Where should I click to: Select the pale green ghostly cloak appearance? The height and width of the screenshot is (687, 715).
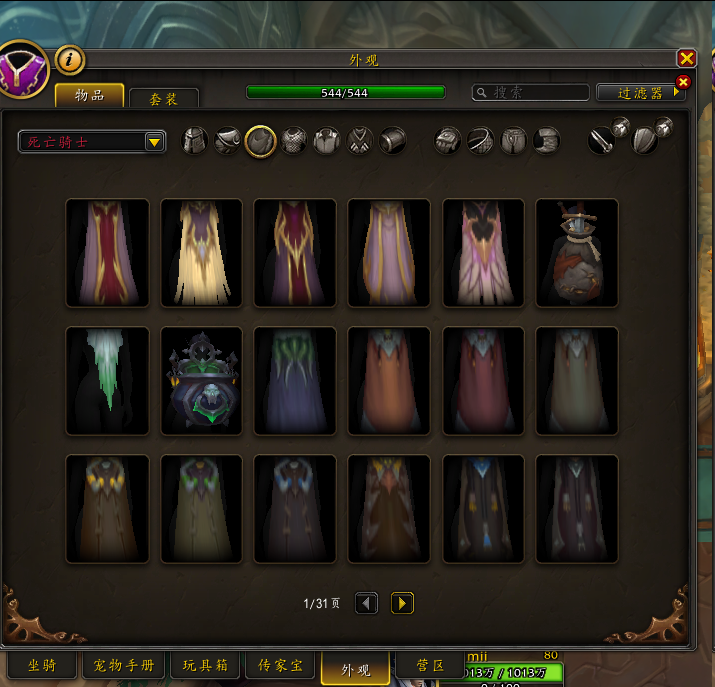pos(107,381)
